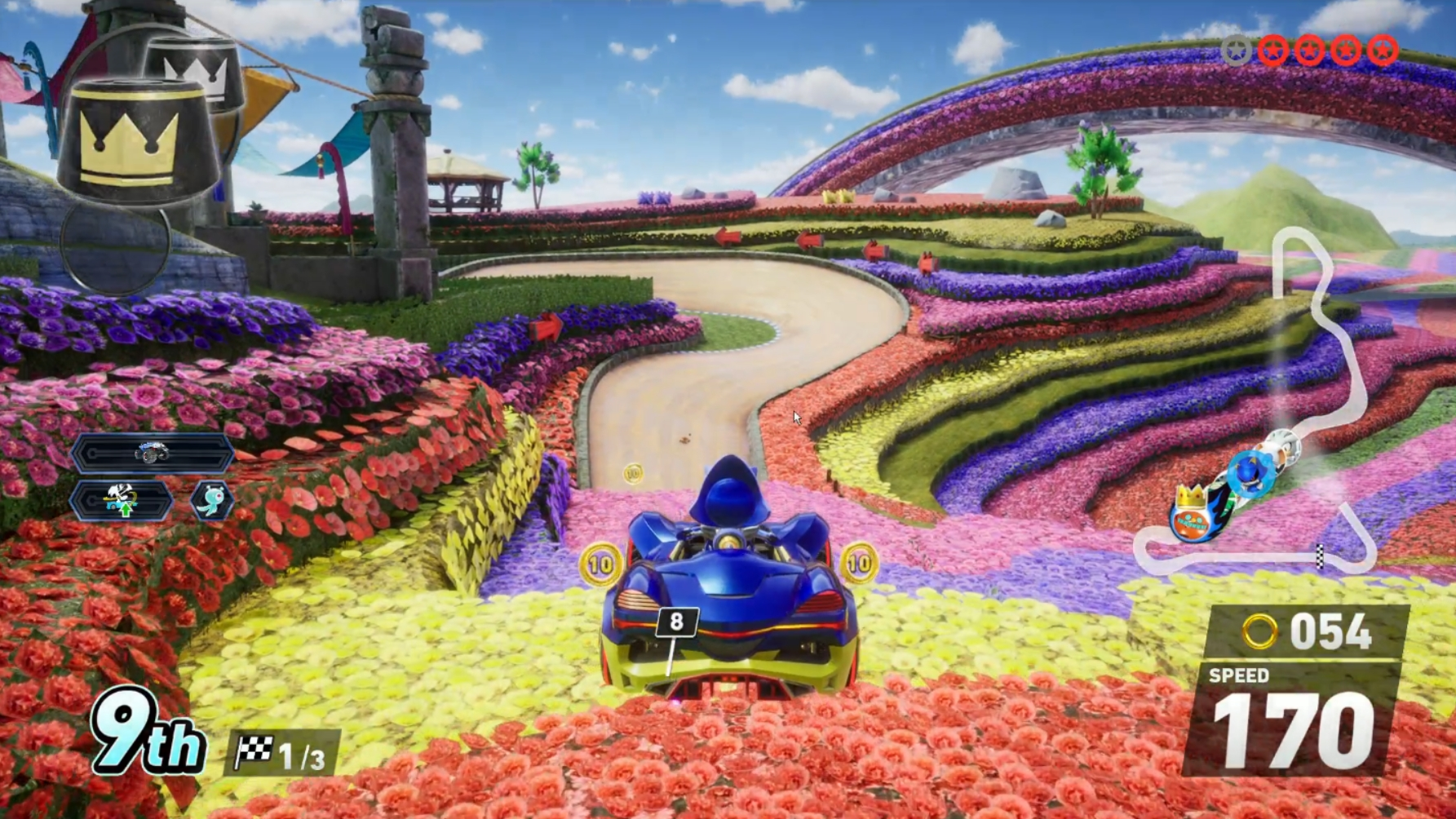Select the crowned Eggman leader marker on minimap
This screenshot has width=1456, height=819.
point(1191,512)
